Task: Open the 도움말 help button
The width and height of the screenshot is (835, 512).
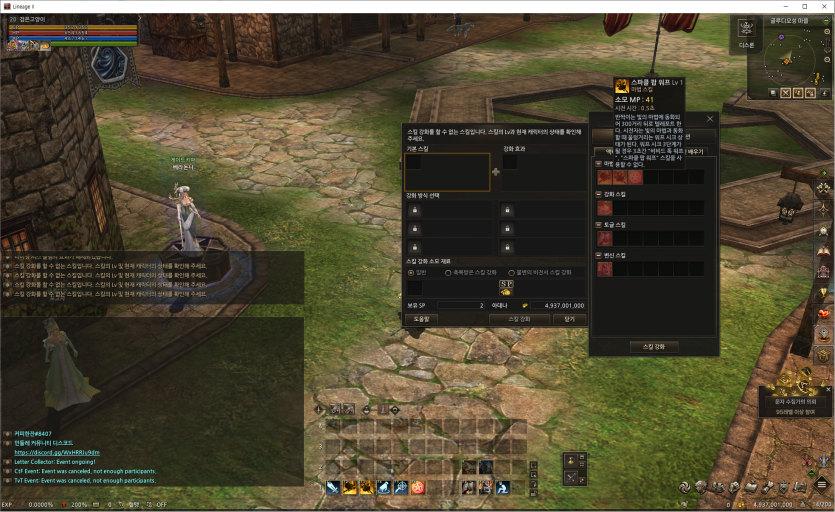Action: 421,319
